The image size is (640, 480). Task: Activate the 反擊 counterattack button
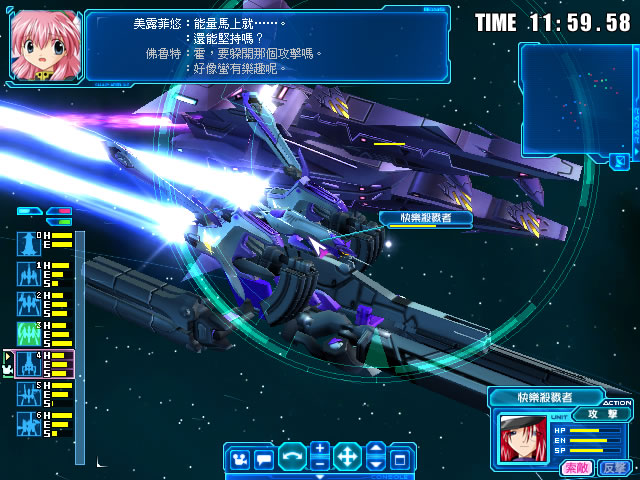(613, 467)
